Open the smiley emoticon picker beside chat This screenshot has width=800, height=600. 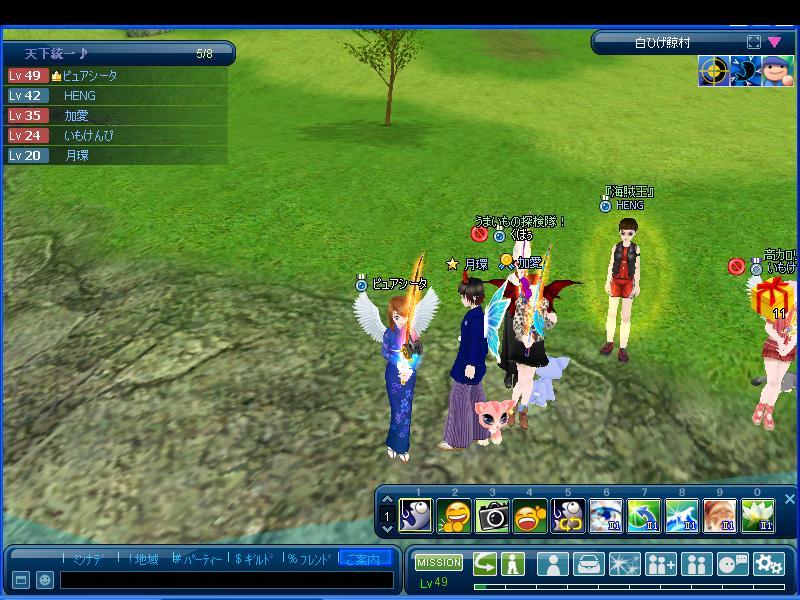pyautogui.click(x=45, y=580)
